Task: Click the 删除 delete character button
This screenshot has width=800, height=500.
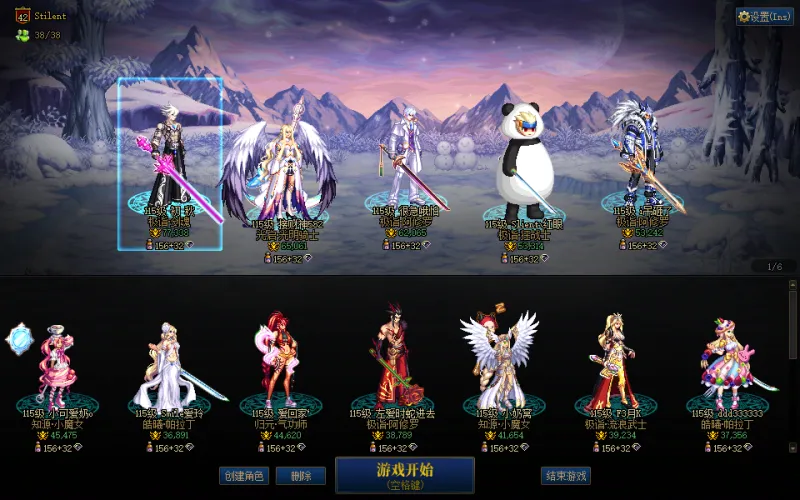Action: [294, 476]
